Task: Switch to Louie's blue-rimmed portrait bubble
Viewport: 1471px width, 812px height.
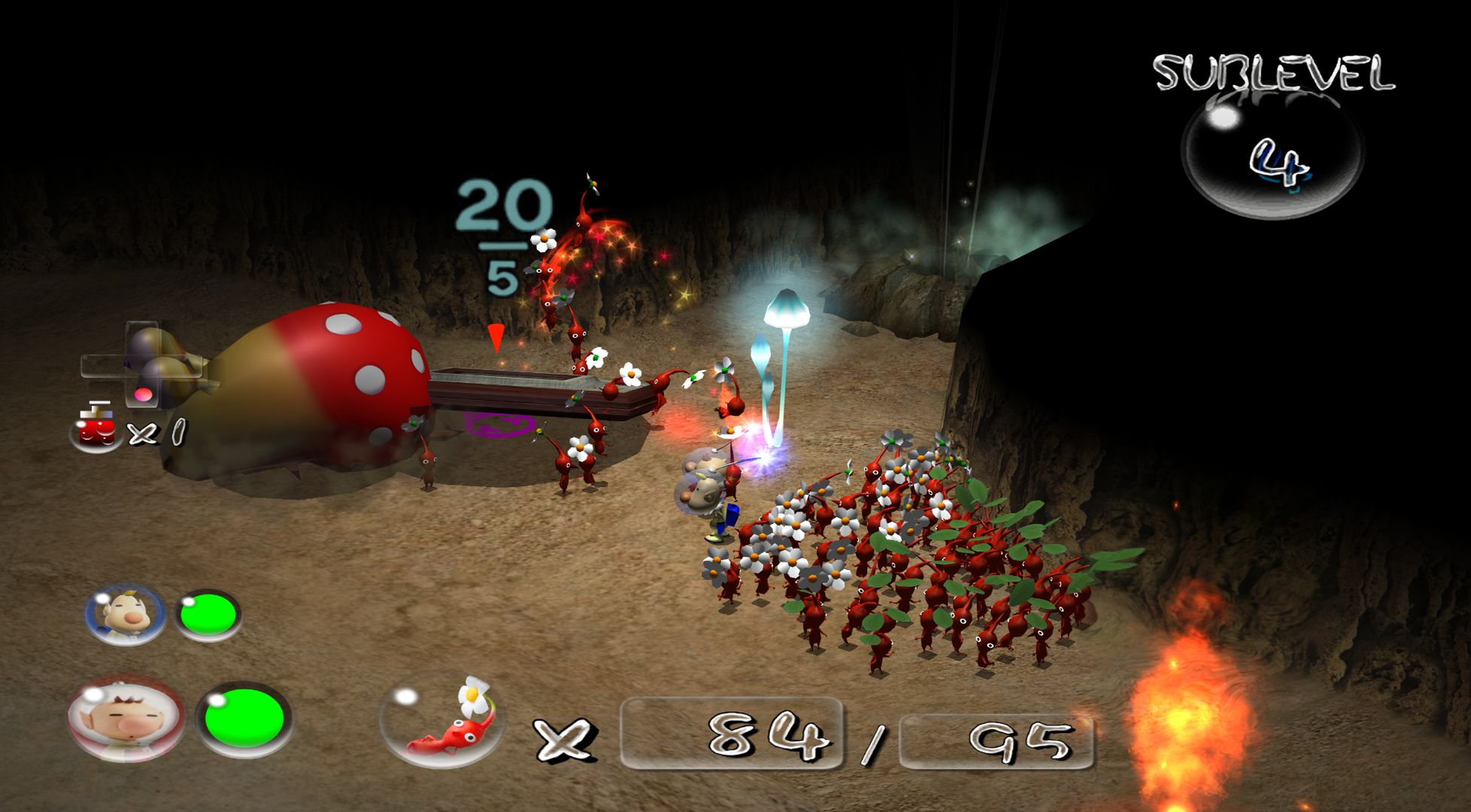Action: pos(125,615)
